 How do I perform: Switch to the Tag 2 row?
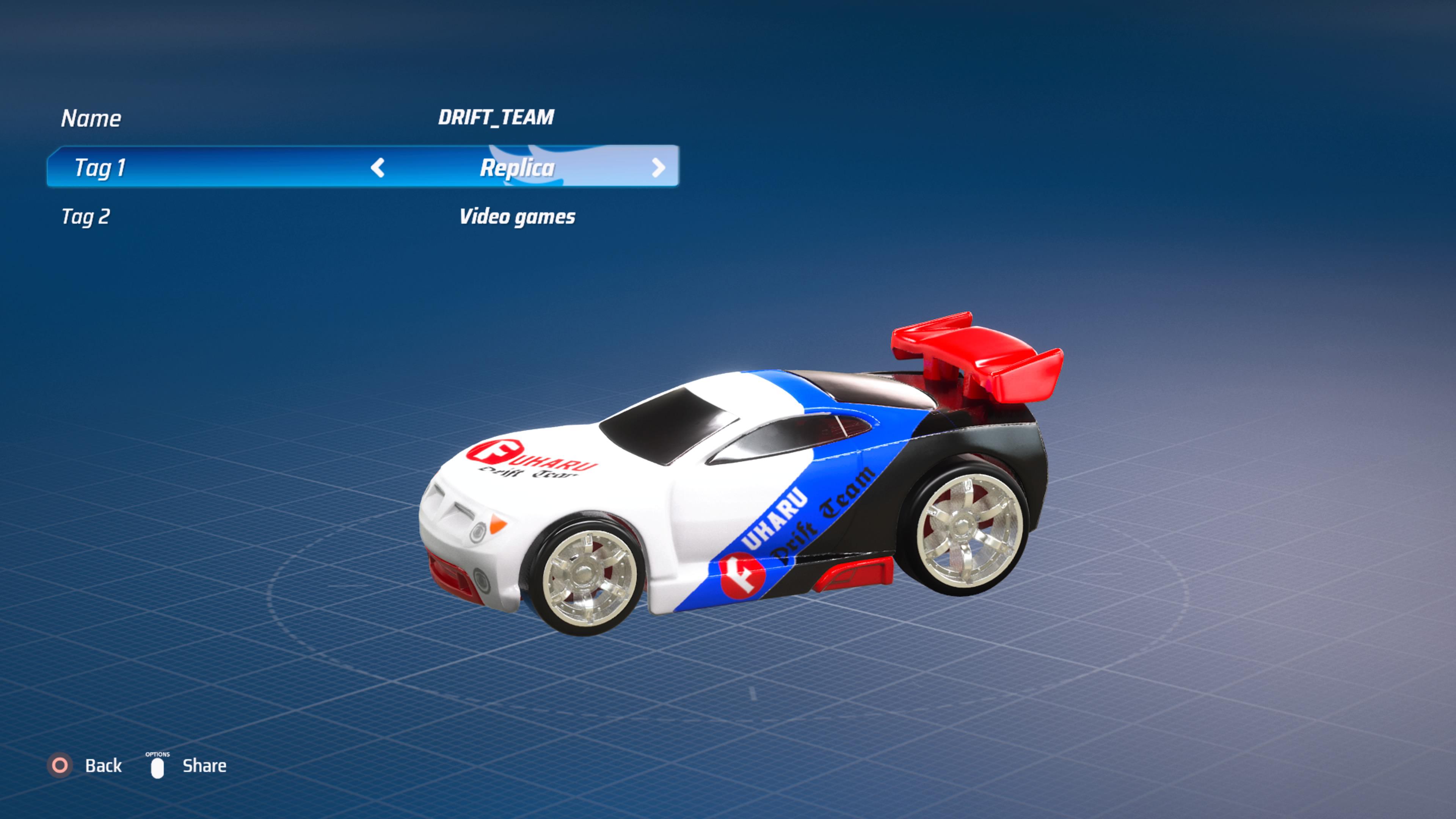(86, 215)
